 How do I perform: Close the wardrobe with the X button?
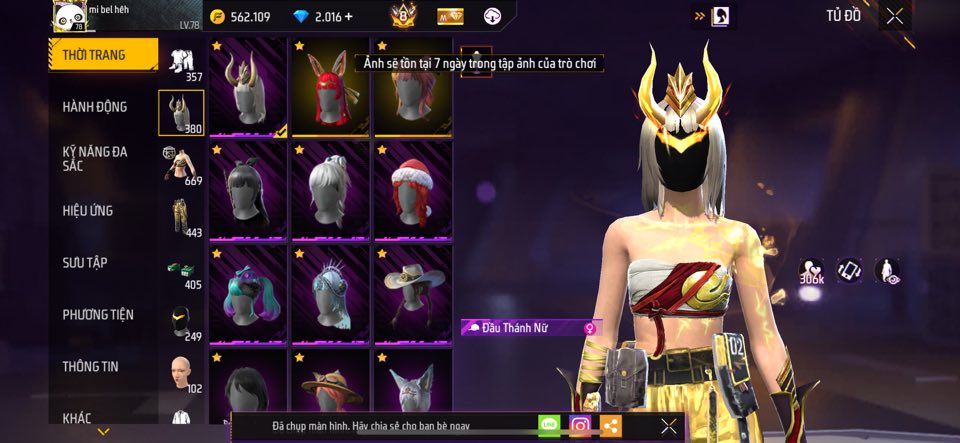[894, 15]
